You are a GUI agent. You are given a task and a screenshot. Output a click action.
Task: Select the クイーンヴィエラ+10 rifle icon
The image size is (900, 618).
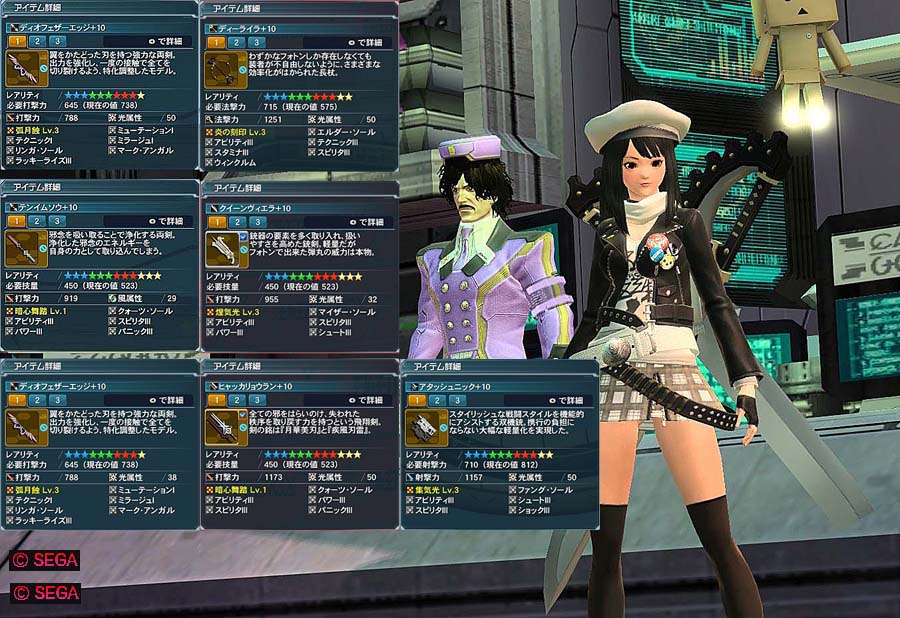pyautogui.click(x=220, y=250)
